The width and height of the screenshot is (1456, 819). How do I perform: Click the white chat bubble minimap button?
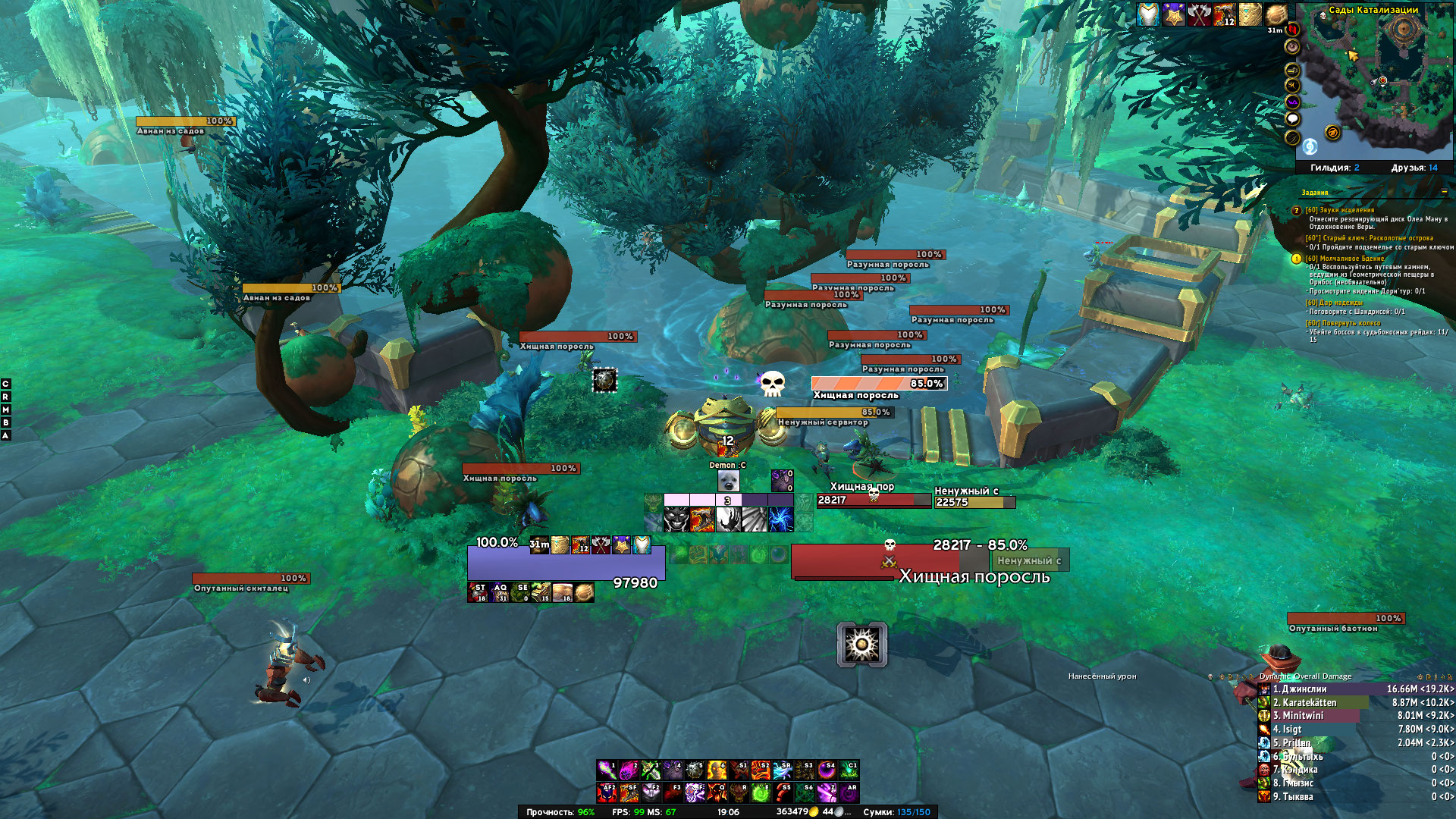(x=1293, y=119)
